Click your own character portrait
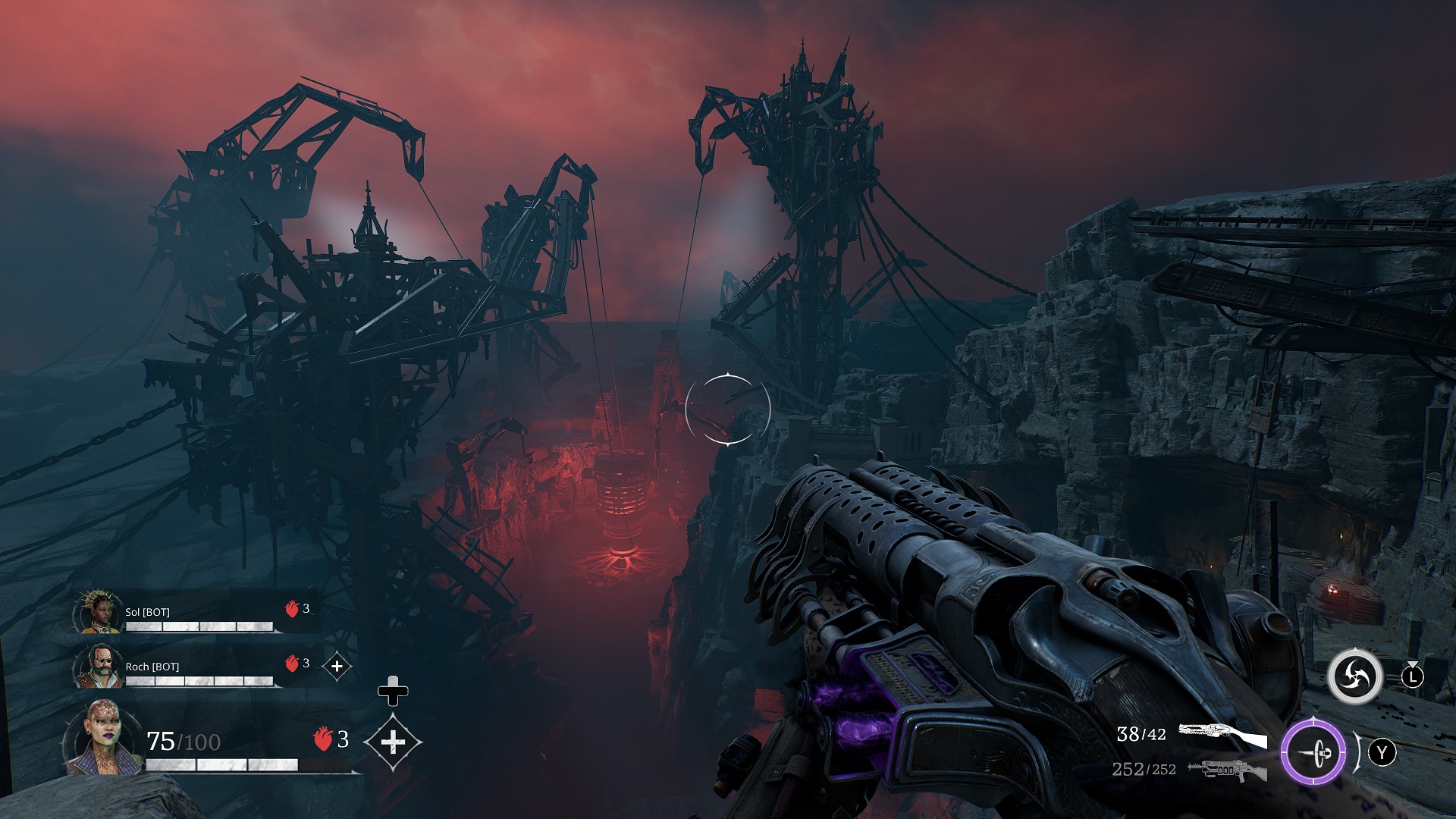 click(x=100, y=736)
